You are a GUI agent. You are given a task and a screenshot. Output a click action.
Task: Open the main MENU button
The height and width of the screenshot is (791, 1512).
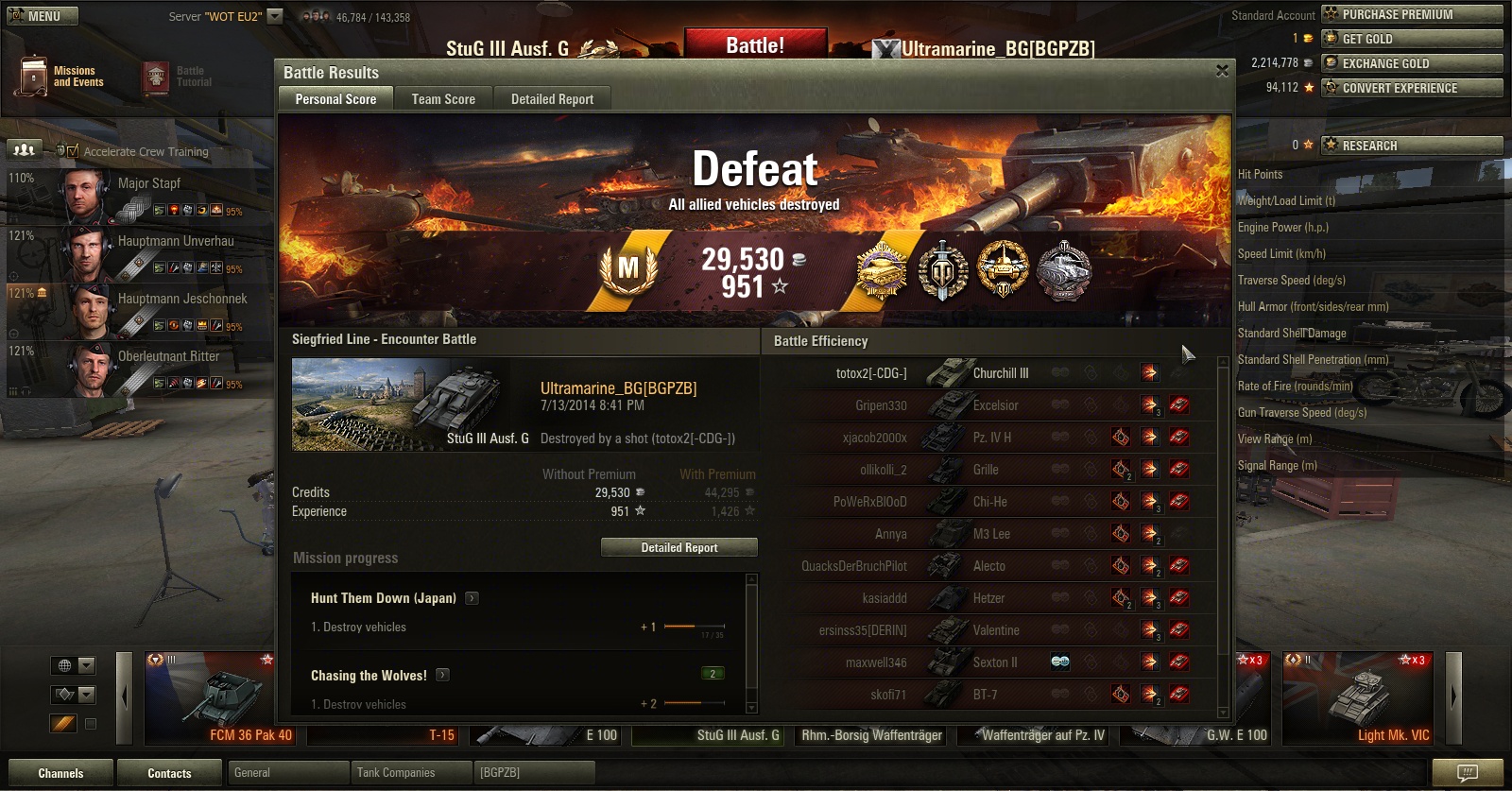pos(42,16)
